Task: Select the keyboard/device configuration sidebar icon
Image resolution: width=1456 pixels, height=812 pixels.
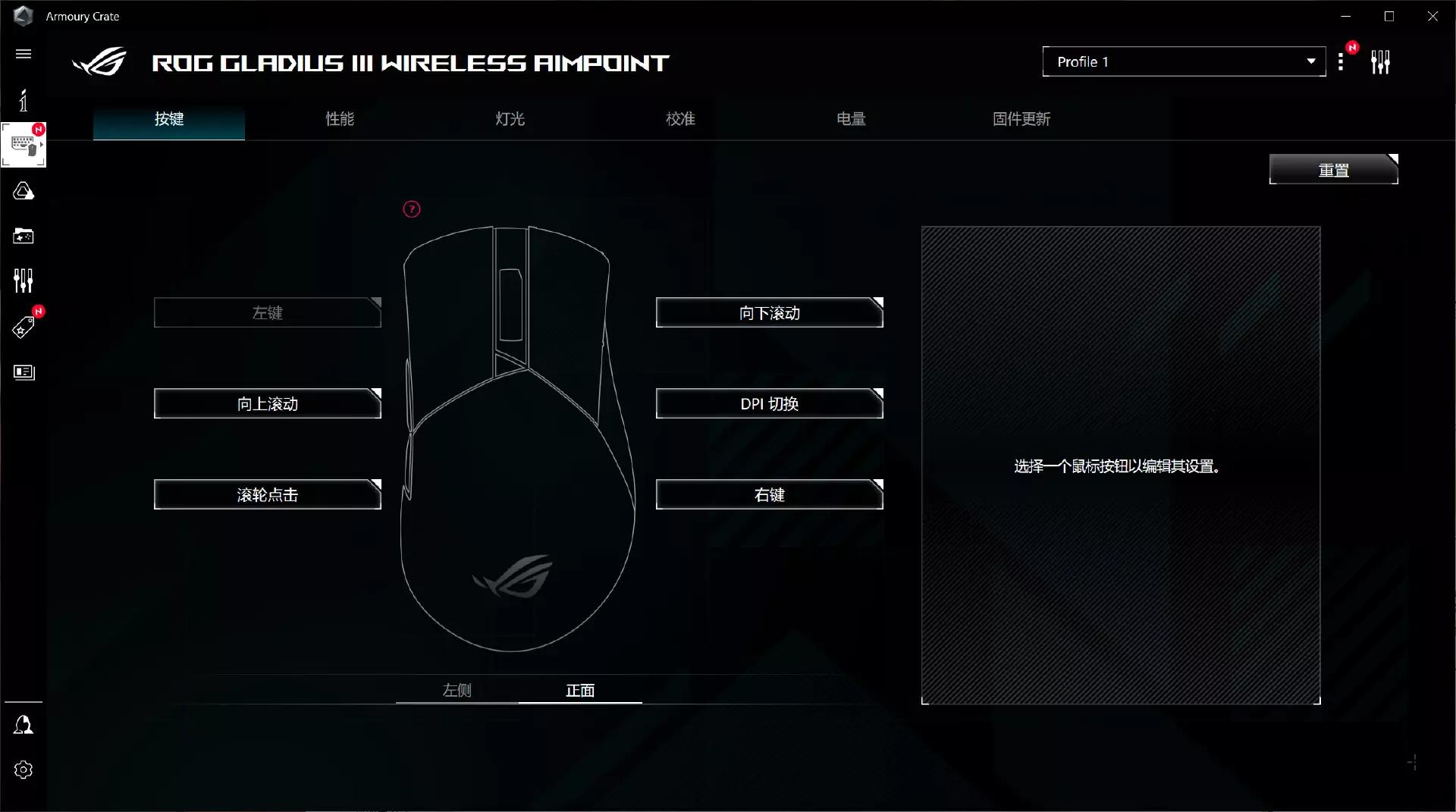Action: click(x=24, y=144)
